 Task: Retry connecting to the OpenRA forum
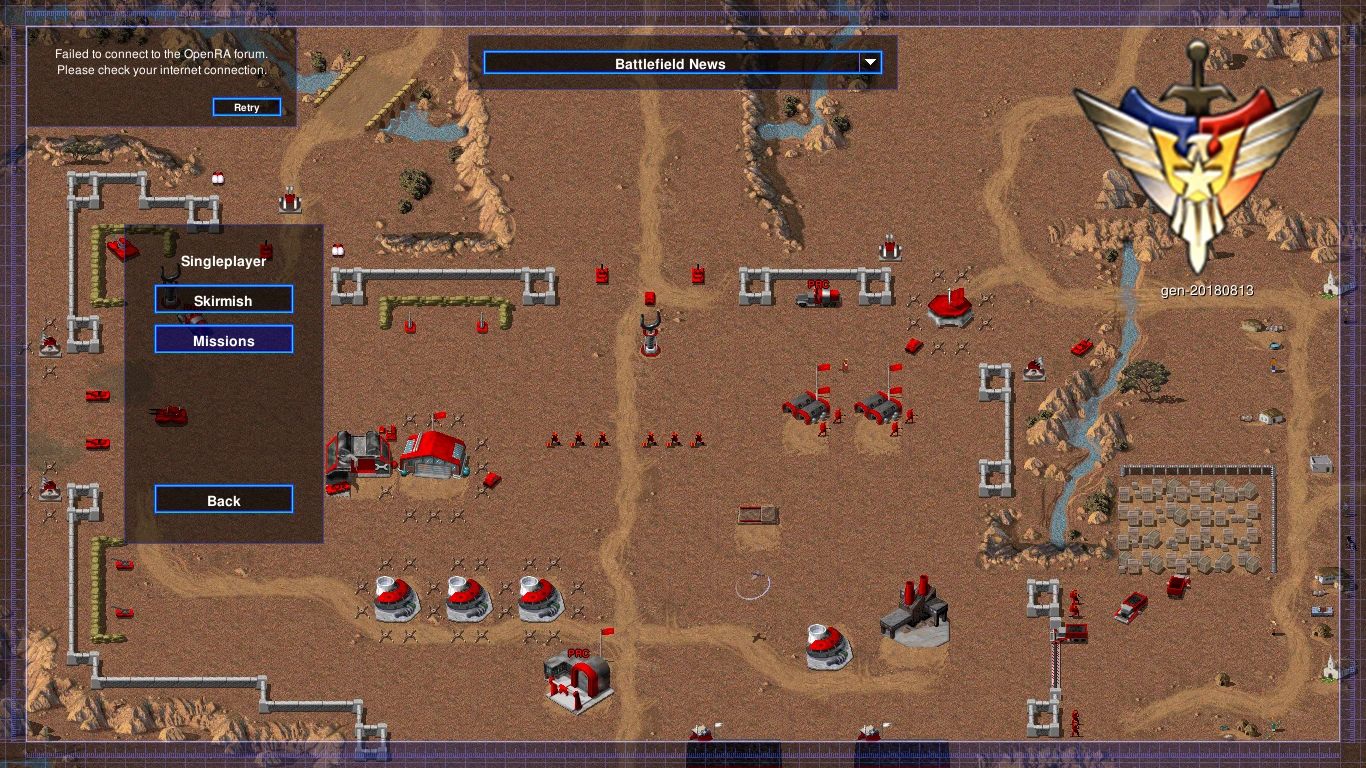click(x=246, y=107)
